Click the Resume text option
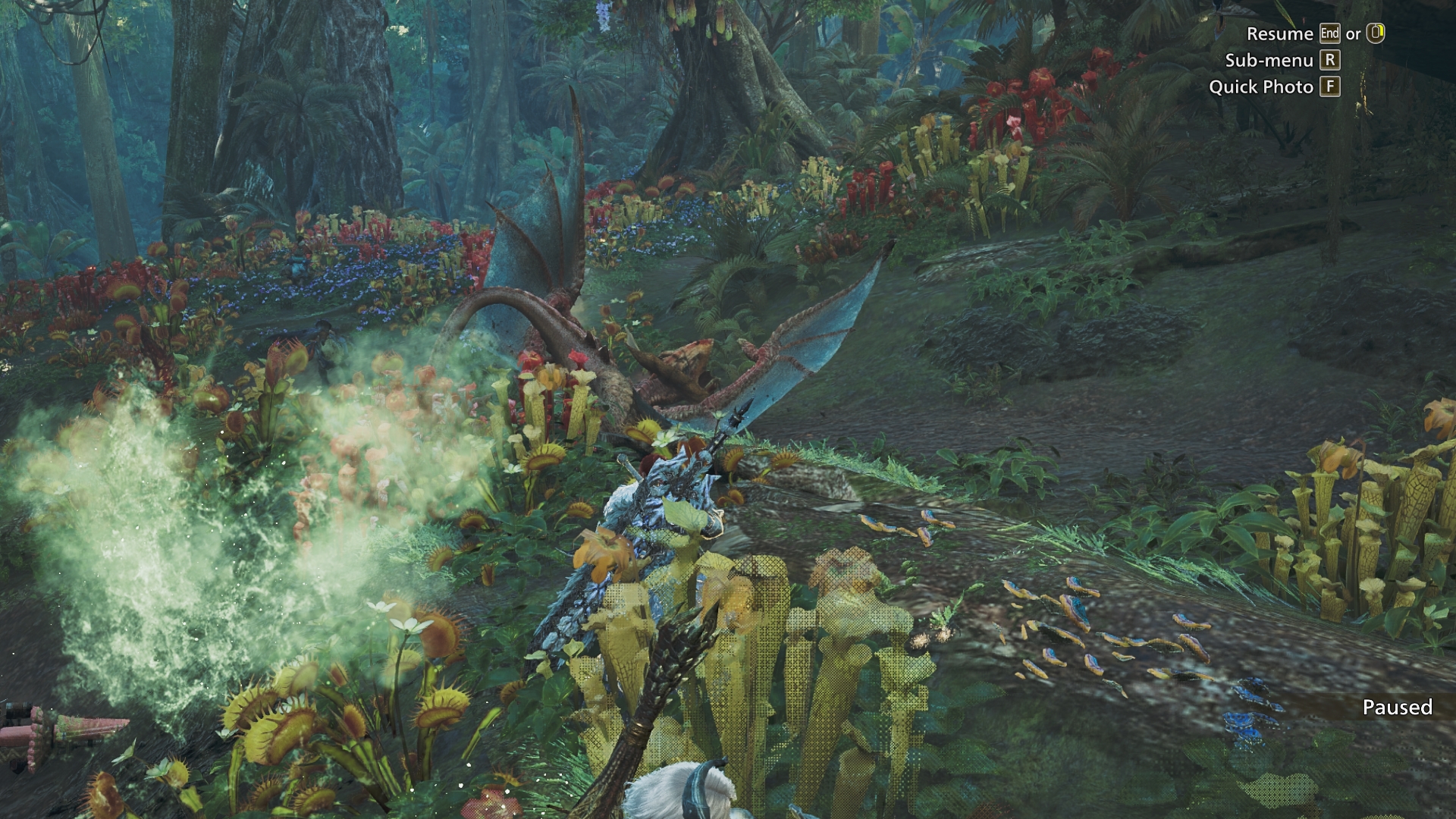This screenshot has width=1456, height=819. tap(1282, 33)
